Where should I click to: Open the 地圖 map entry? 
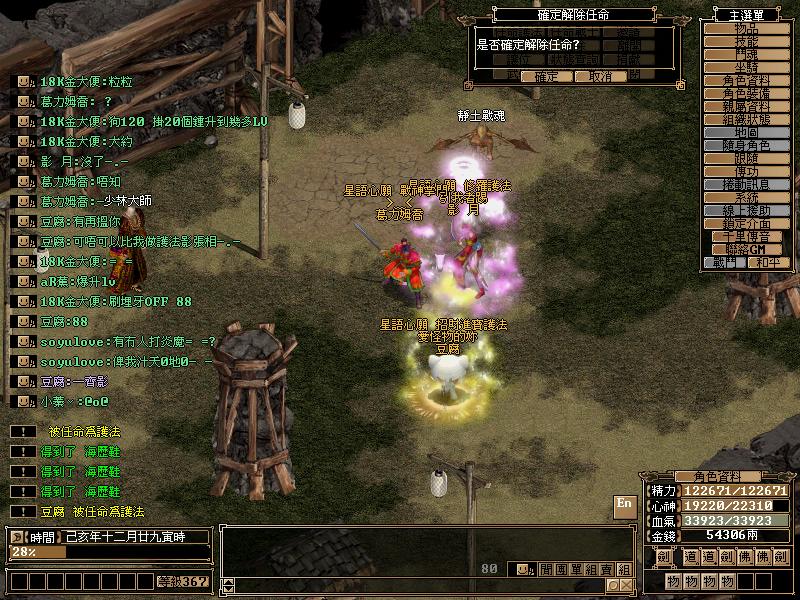tap(746, 133)
